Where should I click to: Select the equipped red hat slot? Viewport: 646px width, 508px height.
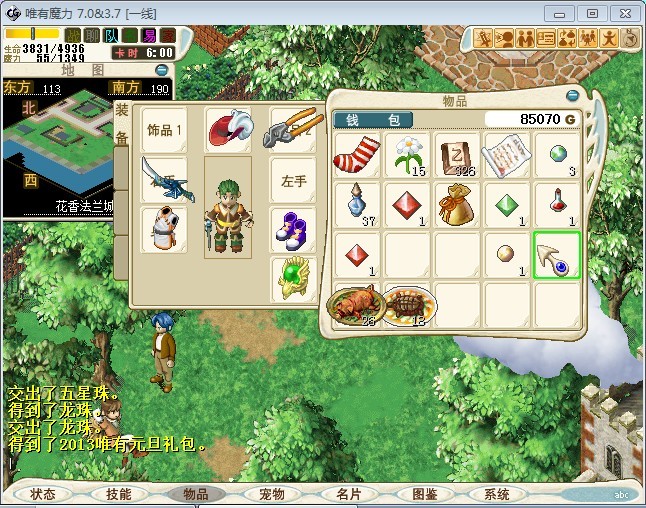228,130
